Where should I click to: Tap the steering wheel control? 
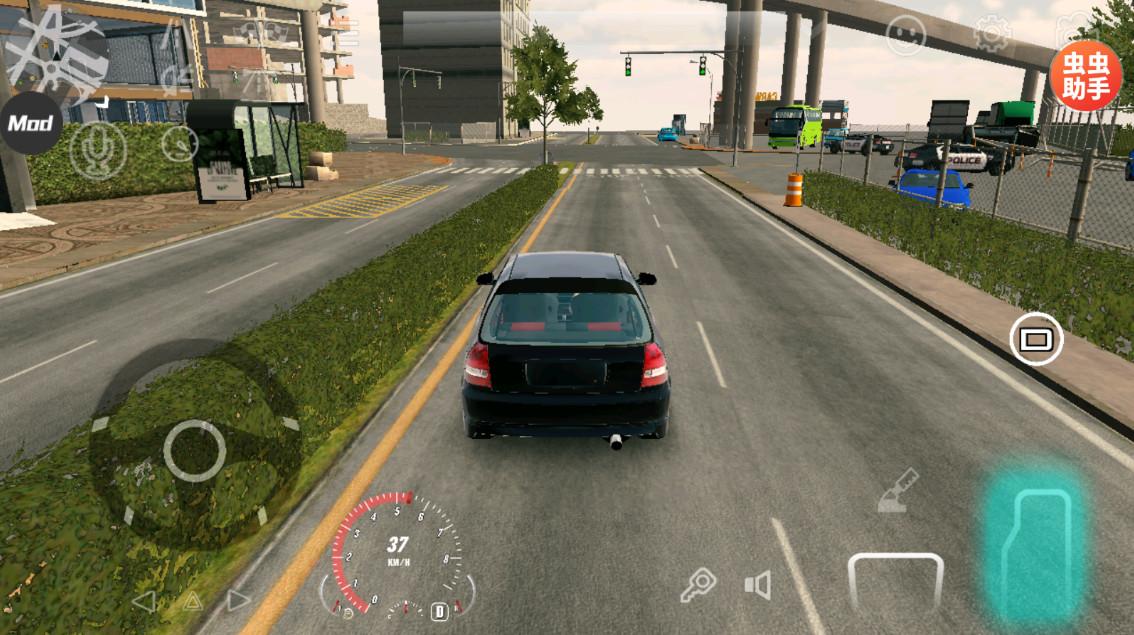pyautogui.click(x=194, y=450)
